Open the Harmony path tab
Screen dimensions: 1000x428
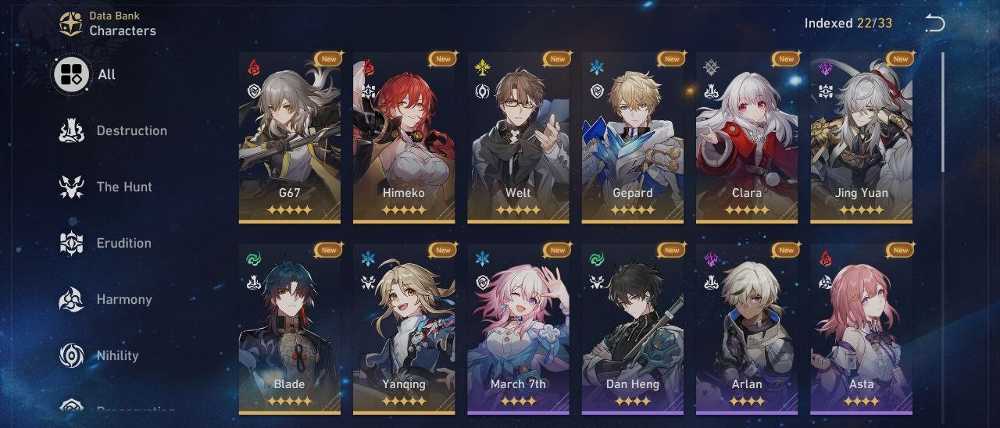105,299
